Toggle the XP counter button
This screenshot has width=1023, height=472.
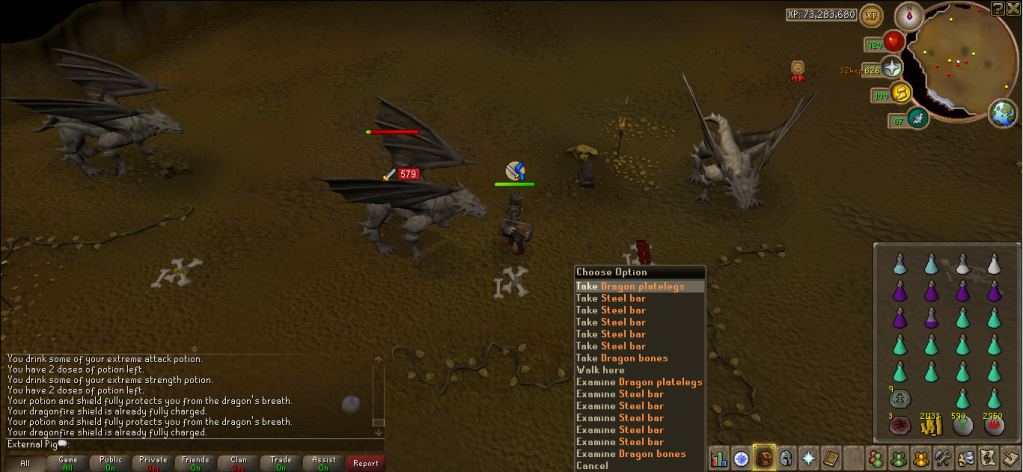pyautogui.click(x=871, y=16)
